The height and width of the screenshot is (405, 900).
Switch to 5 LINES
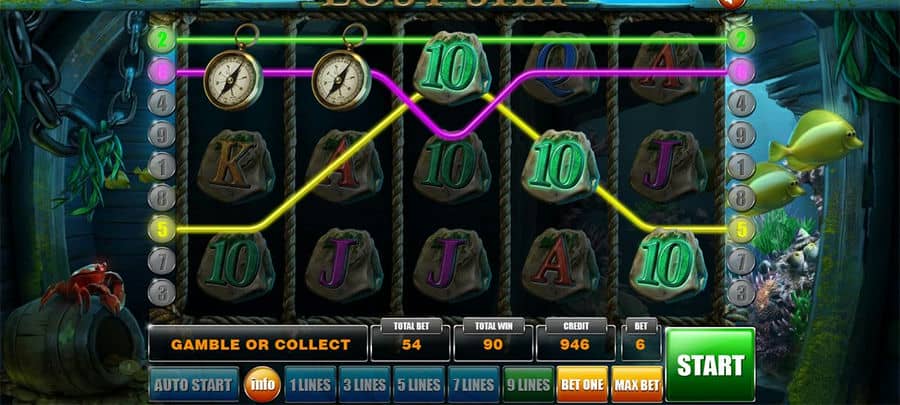[x=418, y=384]
